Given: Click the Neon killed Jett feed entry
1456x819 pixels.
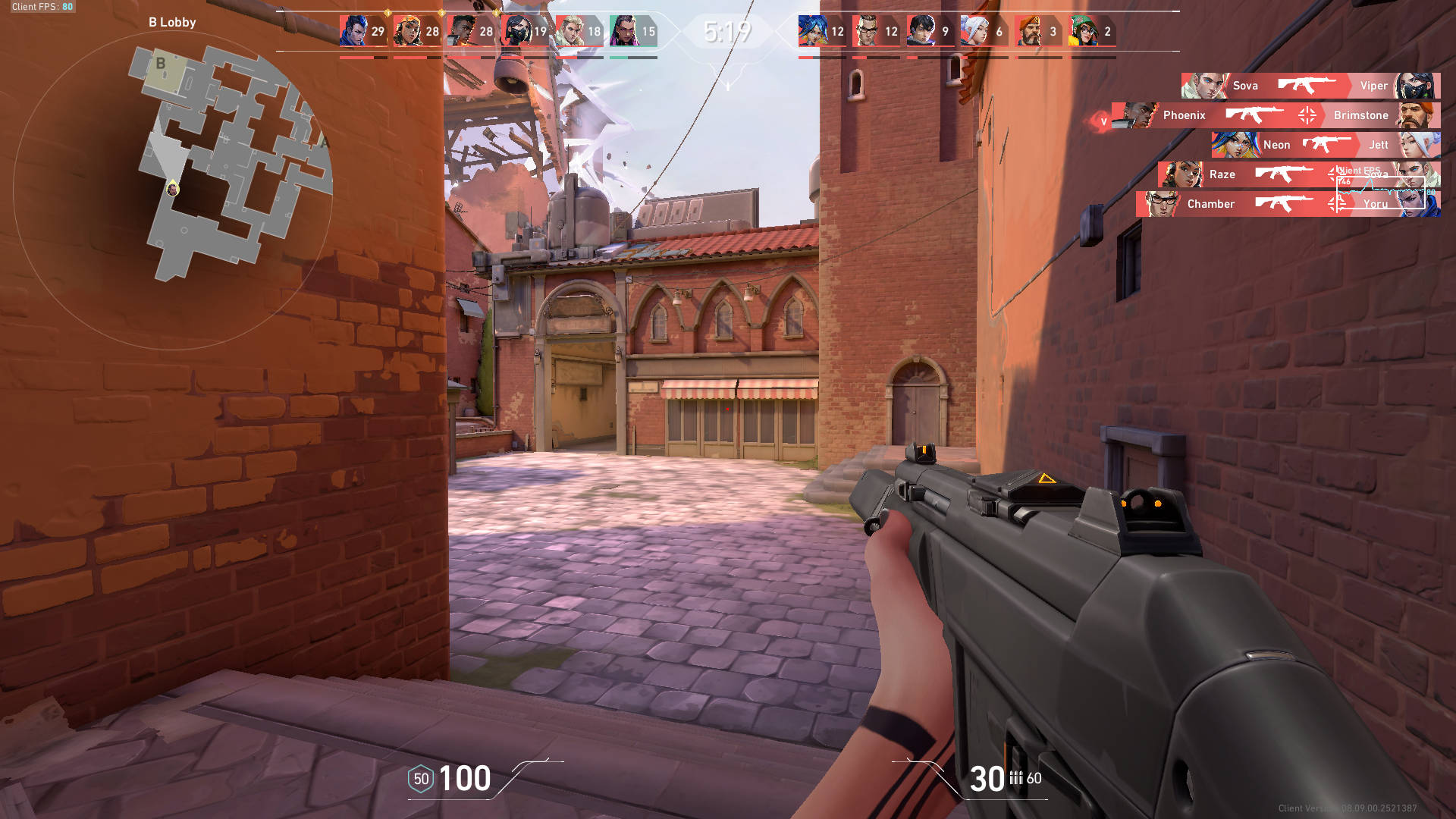Looking at the screenshot, I should click(x=1326, y=145).
